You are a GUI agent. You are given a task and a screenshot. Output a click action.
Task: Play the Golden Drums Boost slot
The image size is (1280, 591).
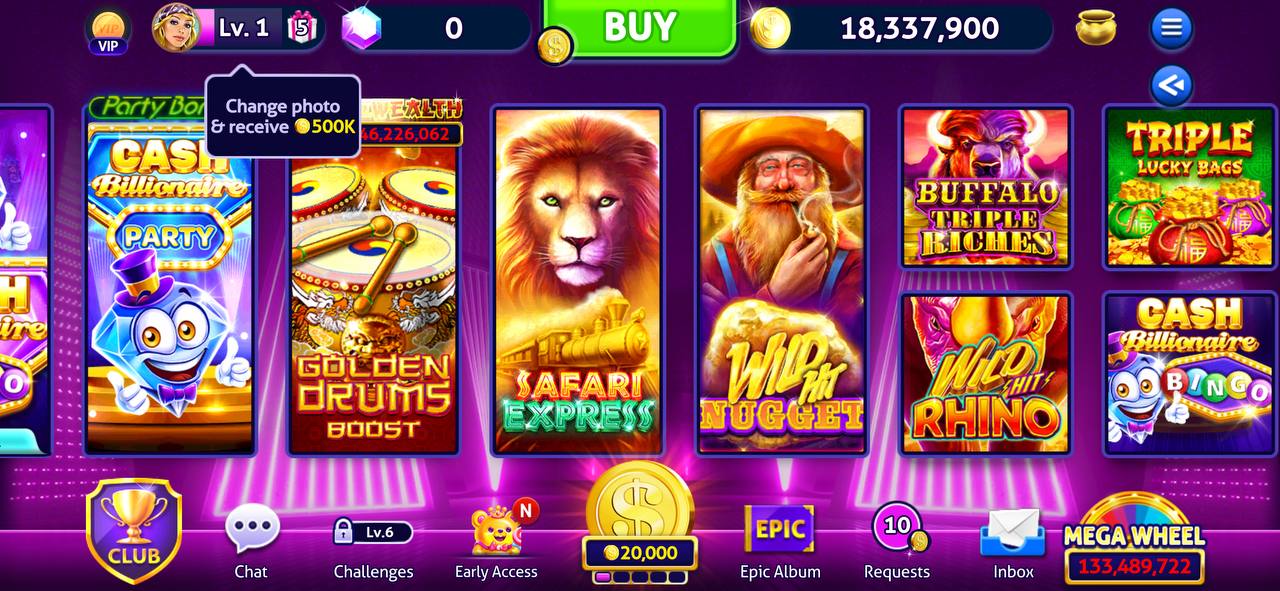(373, 300)
